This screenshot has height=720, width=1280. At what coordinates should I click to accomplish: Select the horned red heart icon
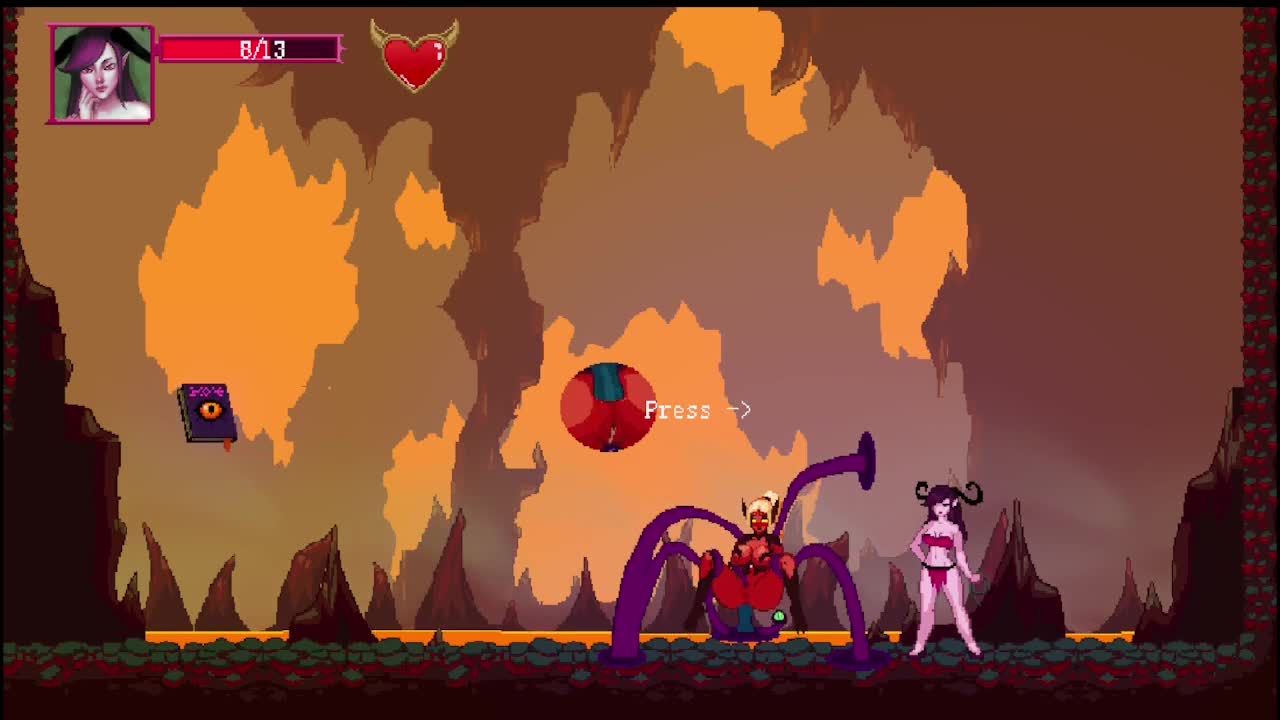click(414, 57)
